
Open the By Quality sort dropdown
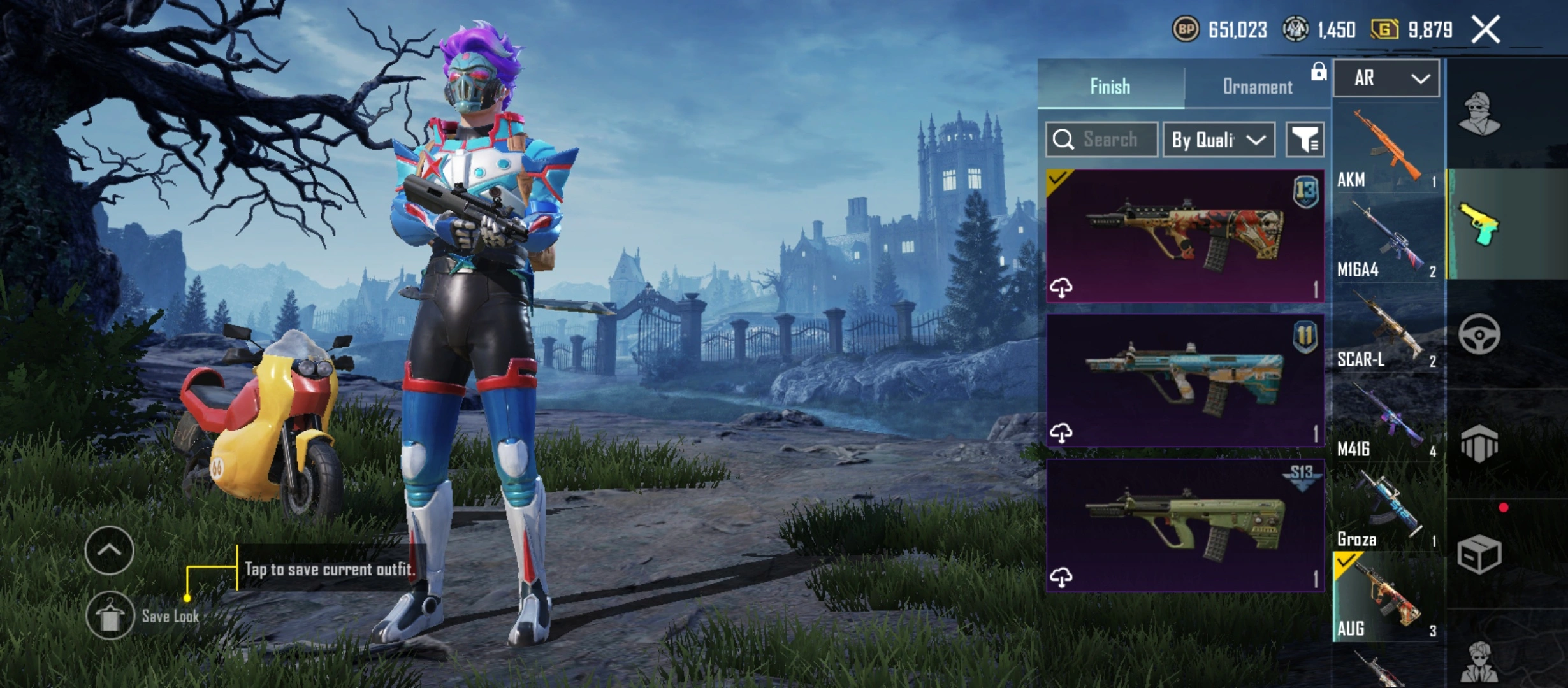(1218, 140)
